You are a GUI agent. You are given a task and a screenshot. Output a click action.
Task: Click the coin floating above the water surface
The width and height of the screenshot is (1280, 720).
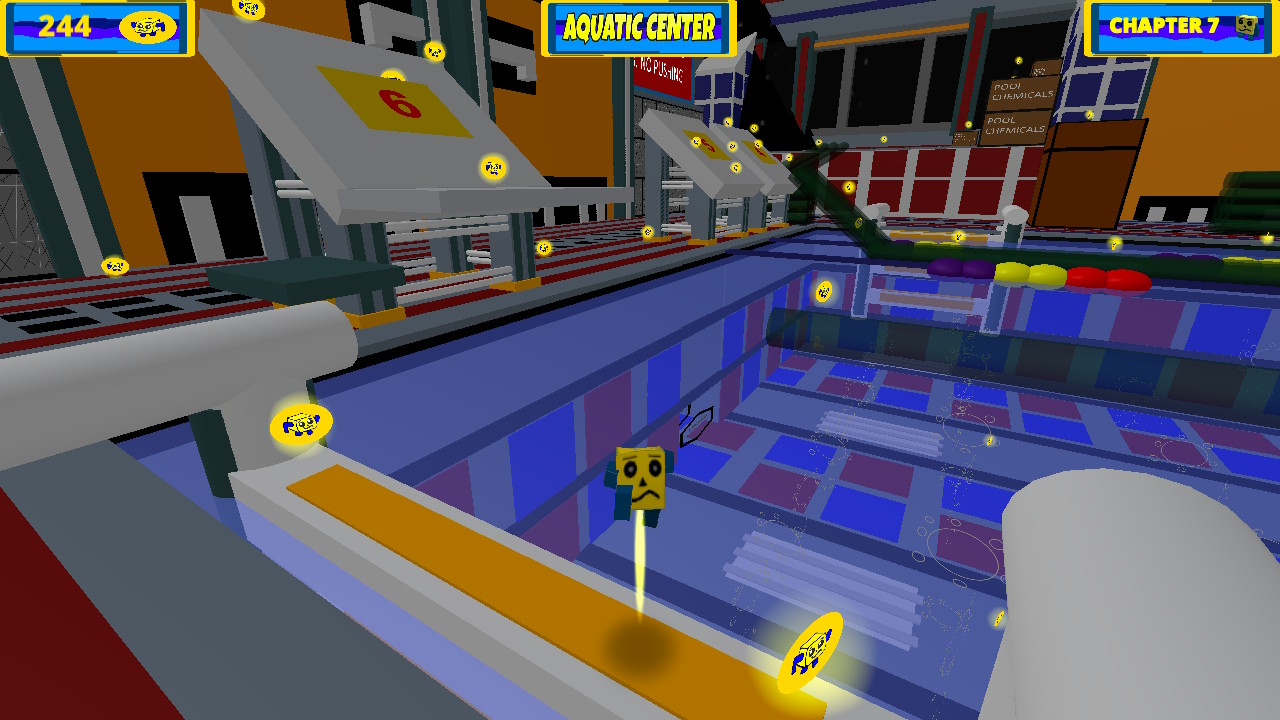click(822, 292)
